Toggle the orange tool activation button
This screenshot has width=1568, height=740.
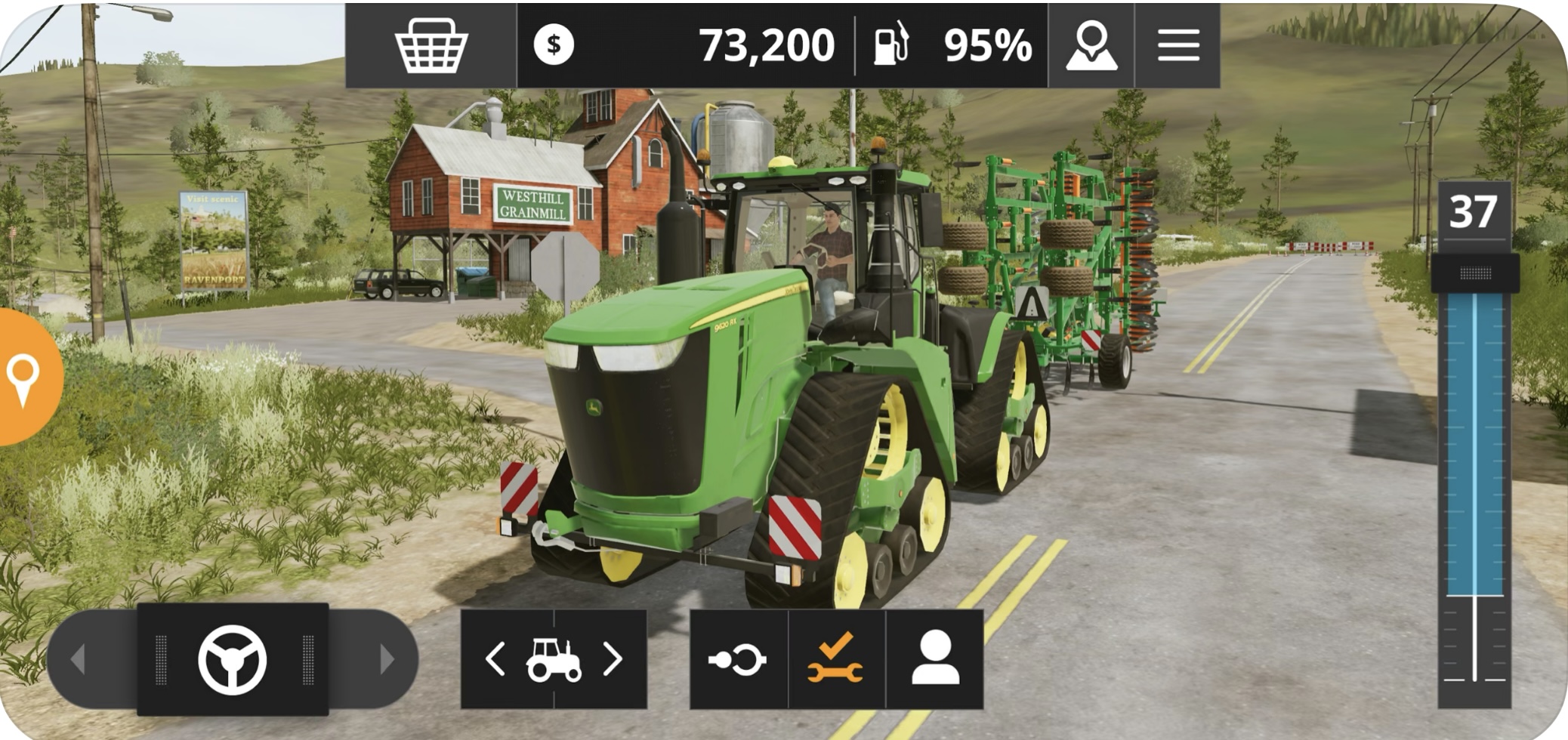(x=835, y=659)
